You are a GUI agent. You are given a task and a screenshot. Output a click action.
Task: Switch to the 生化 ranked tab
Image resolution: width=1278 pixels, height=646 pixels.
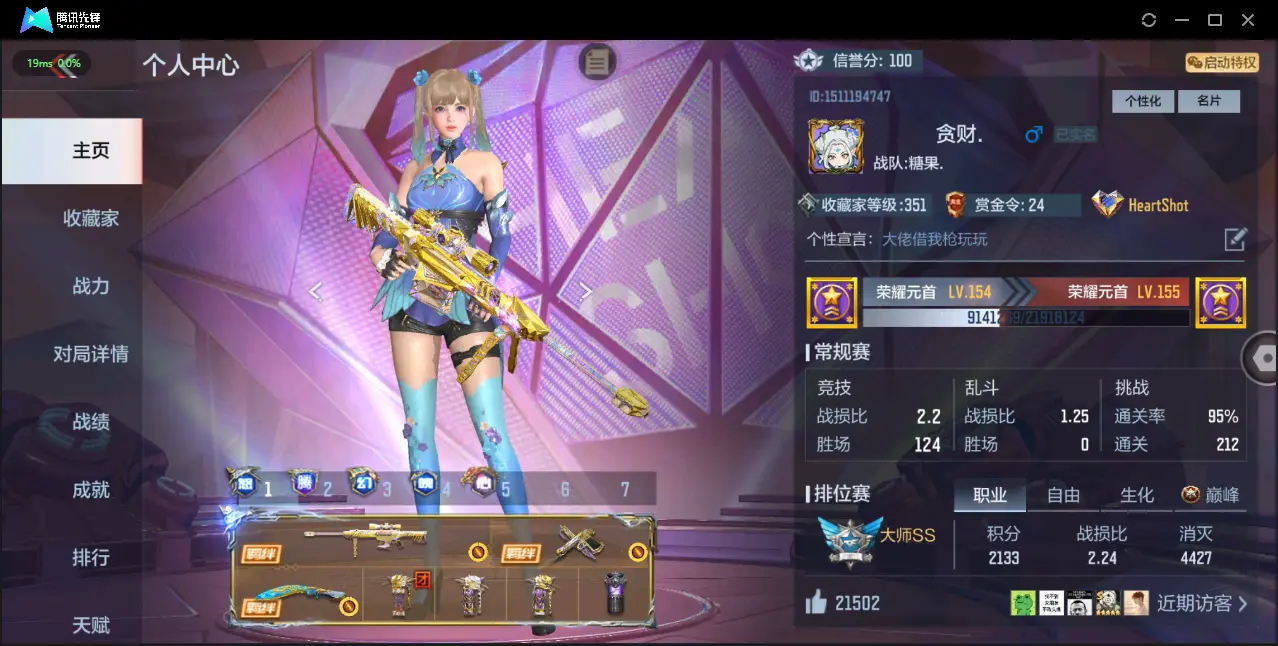click(x=1136, y=495)
